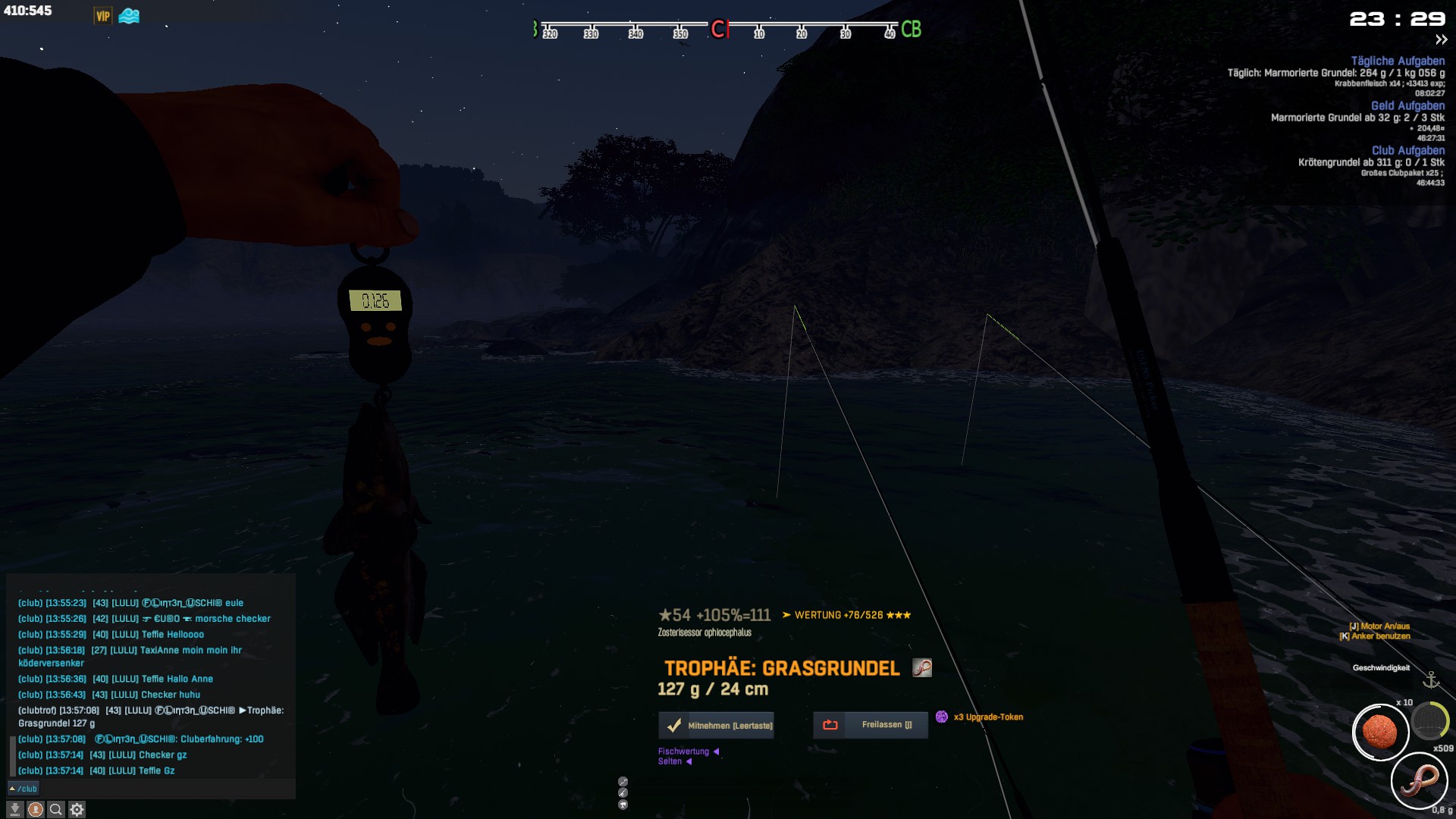Expand the double-arrow panel beside the clock

(1441, 40)
